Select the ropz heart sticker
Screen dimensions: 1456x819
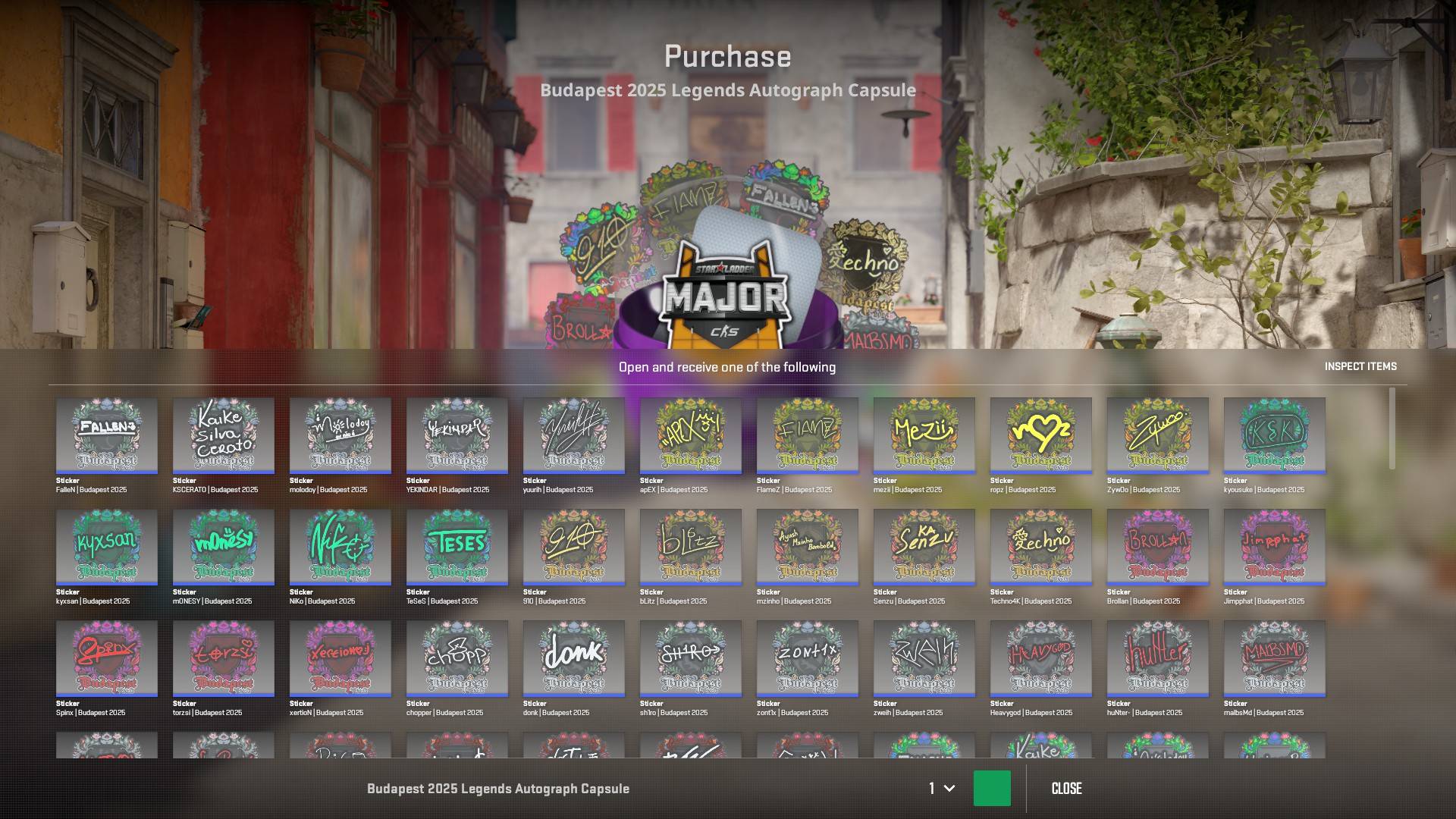(1041, 435)
